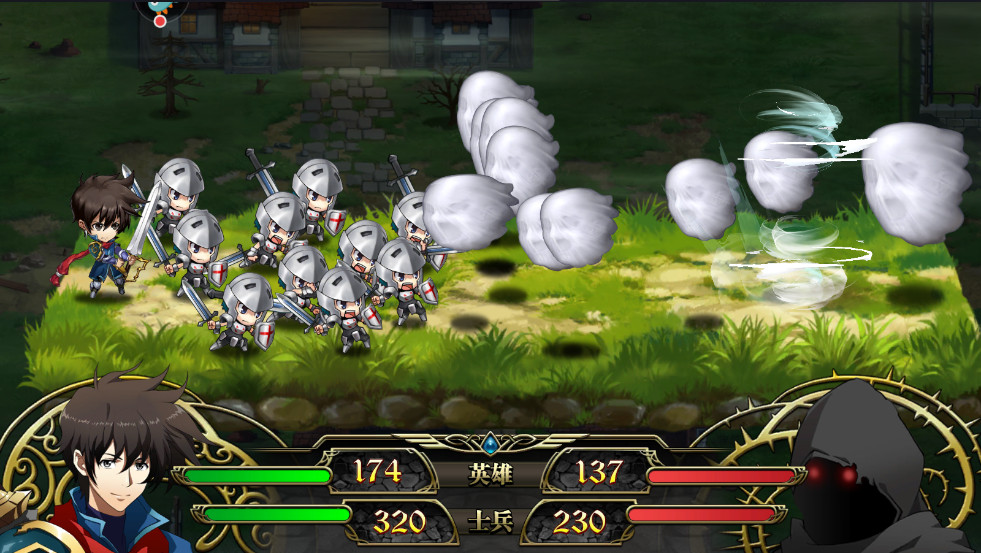Tap the blue bird icon with red dot

(x=158, y=11)
